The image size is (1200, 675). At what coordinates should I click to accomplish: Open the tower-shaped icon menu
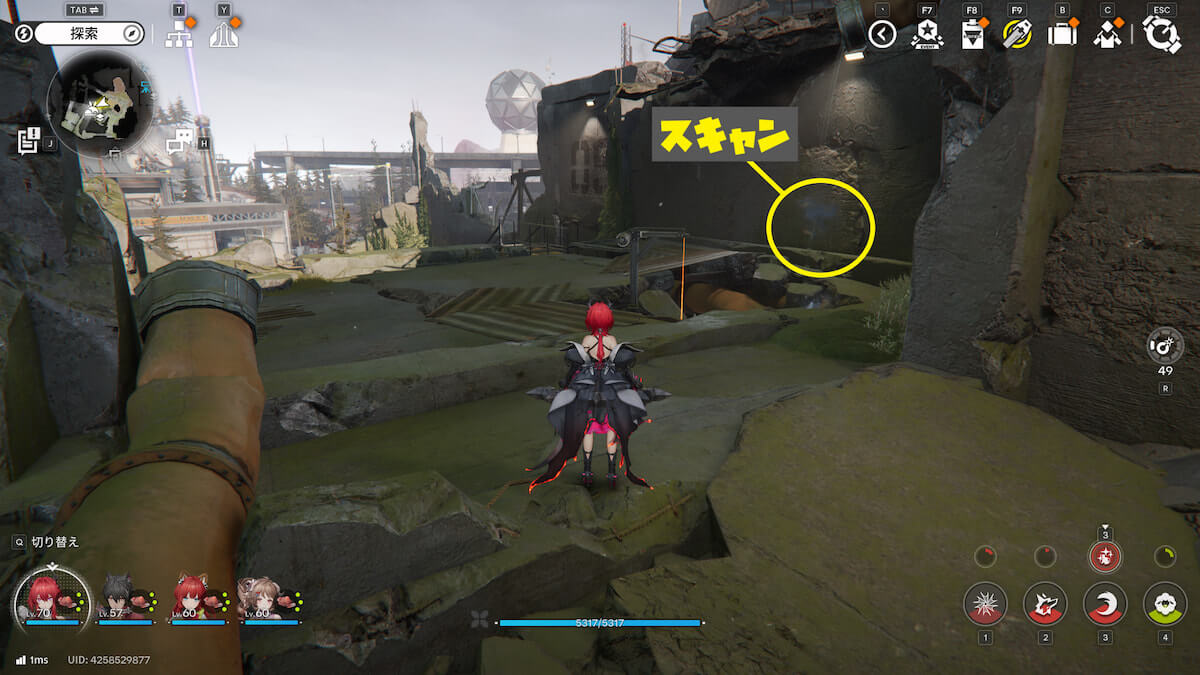[223, 34]
